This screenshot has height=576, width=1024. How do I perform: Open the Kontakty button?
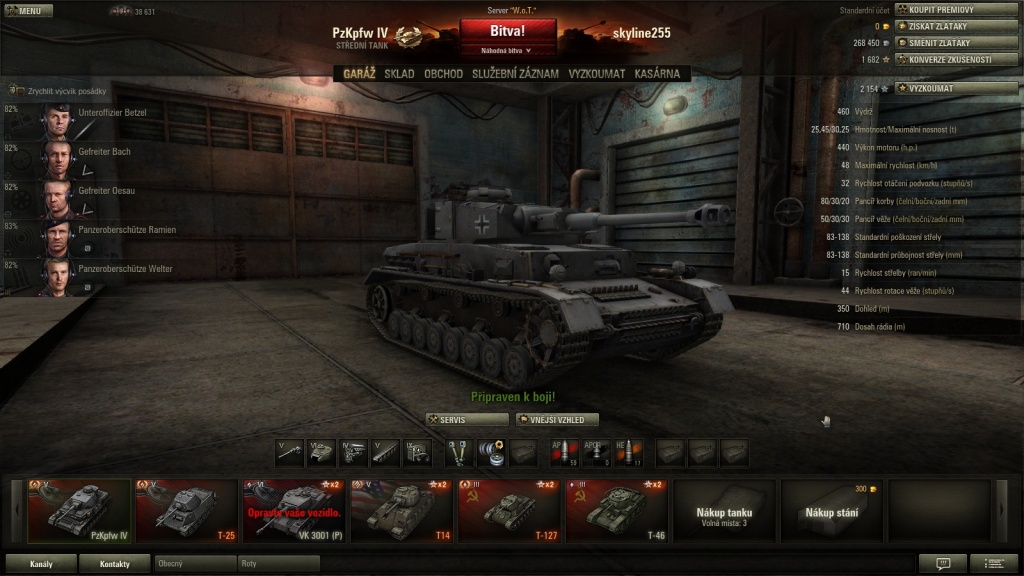point(114,564)
